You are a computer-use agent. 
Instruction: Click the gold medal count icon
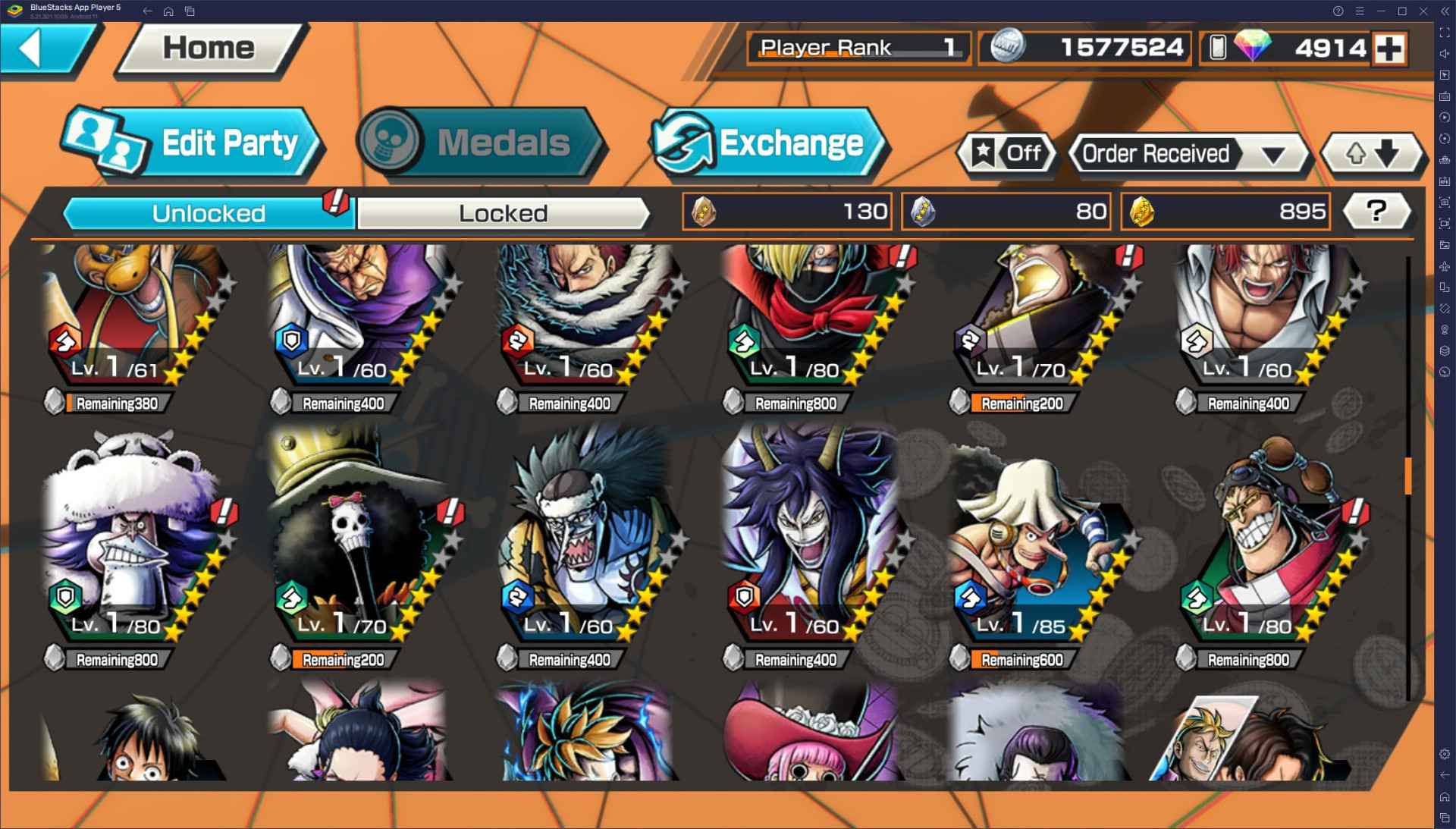(1142, 212)
